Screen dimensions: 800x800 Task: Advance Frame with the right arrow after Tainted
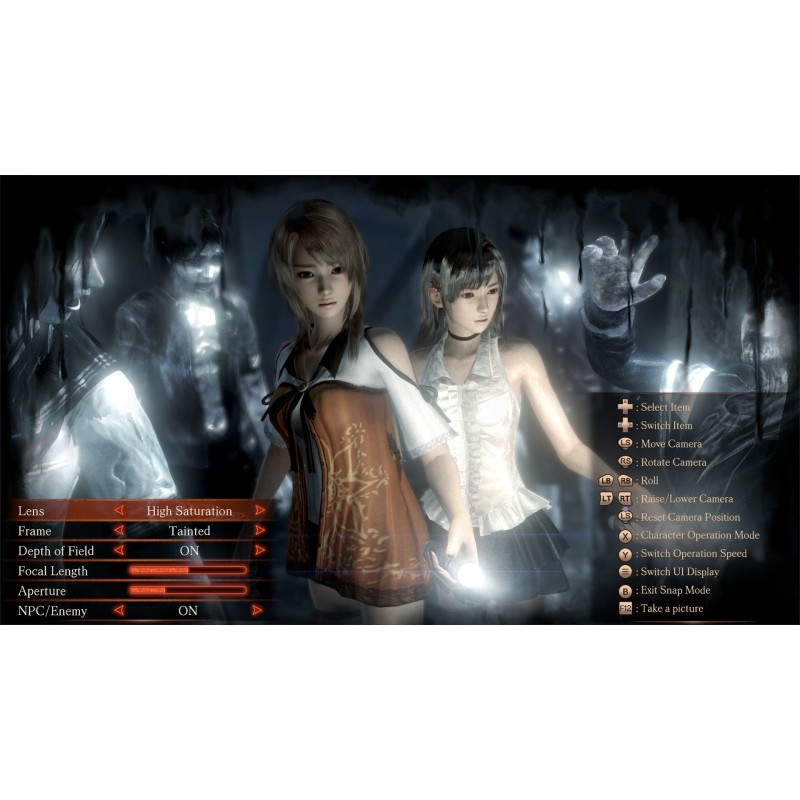pyautogui.click(x=260, y=531)
